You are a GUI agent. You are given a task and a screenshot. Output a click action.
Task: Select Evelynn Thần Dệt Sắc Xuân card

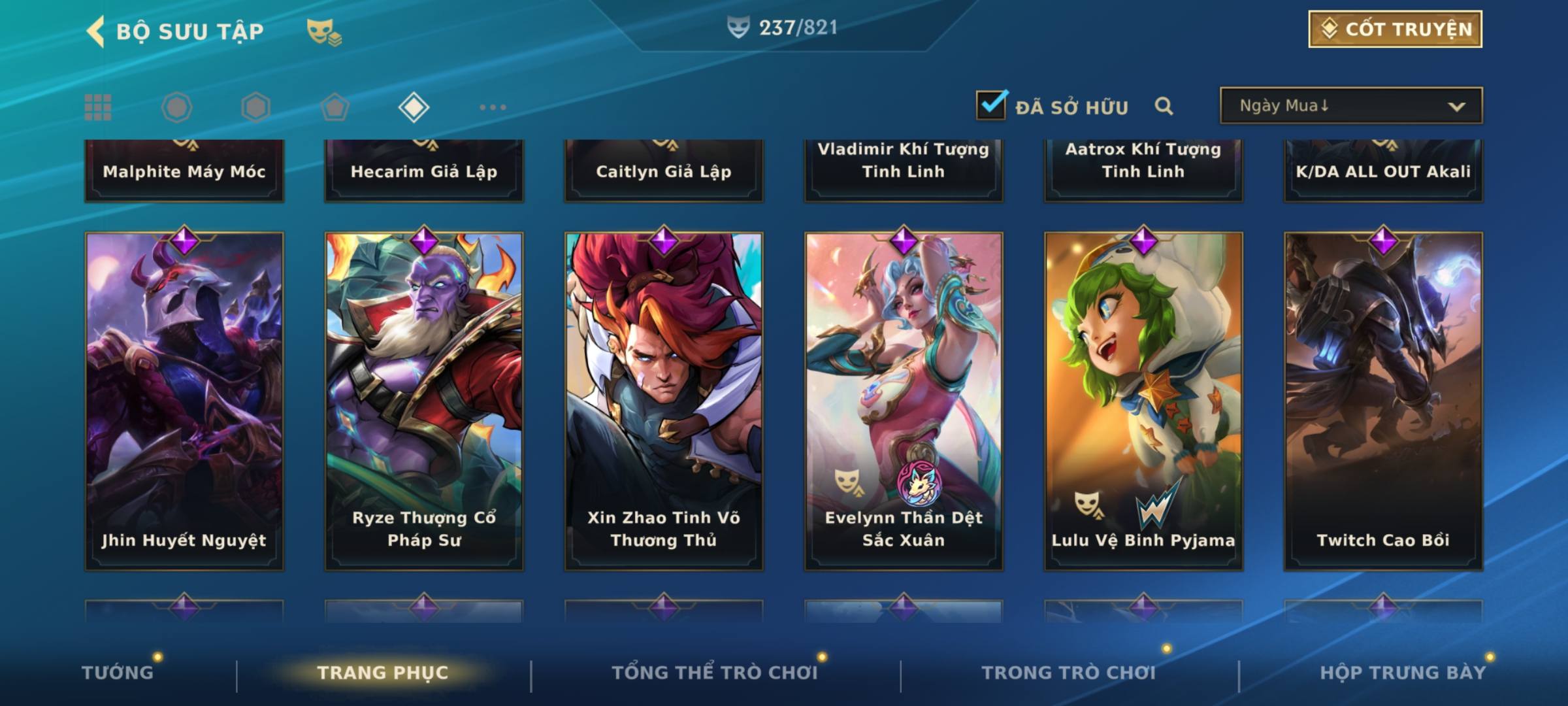[904, 401]
